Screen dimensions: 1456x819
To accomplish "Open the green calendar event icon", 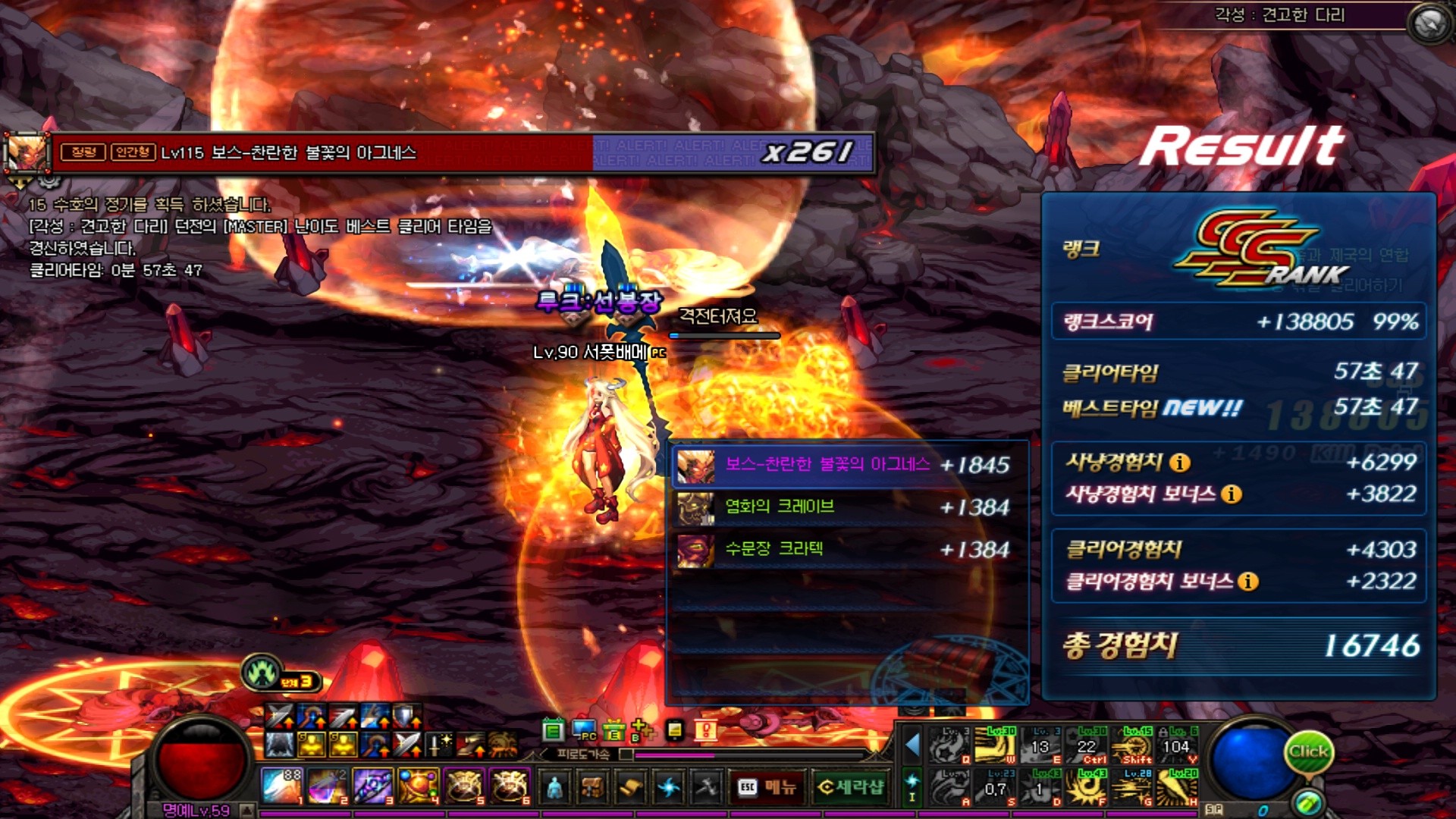I will coord(554,731).
